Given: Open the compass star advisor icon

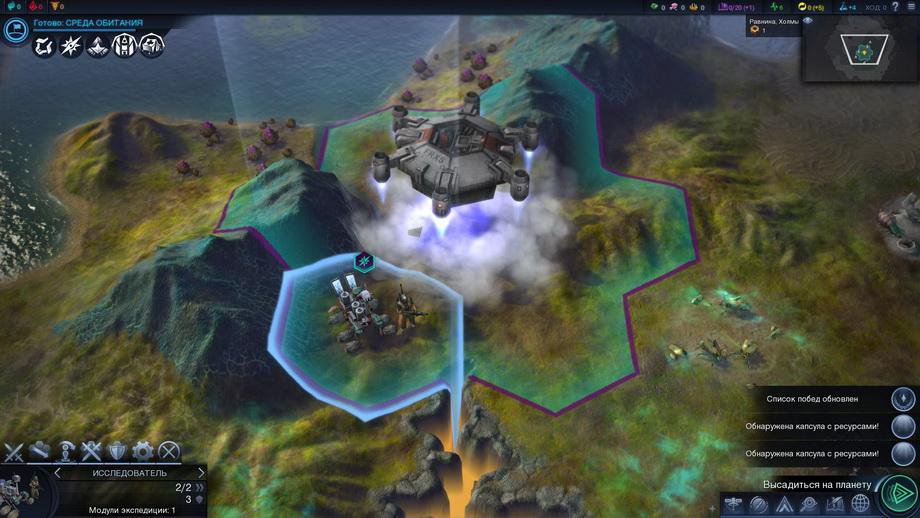Looking at the screenshot, I should (71, 45).
